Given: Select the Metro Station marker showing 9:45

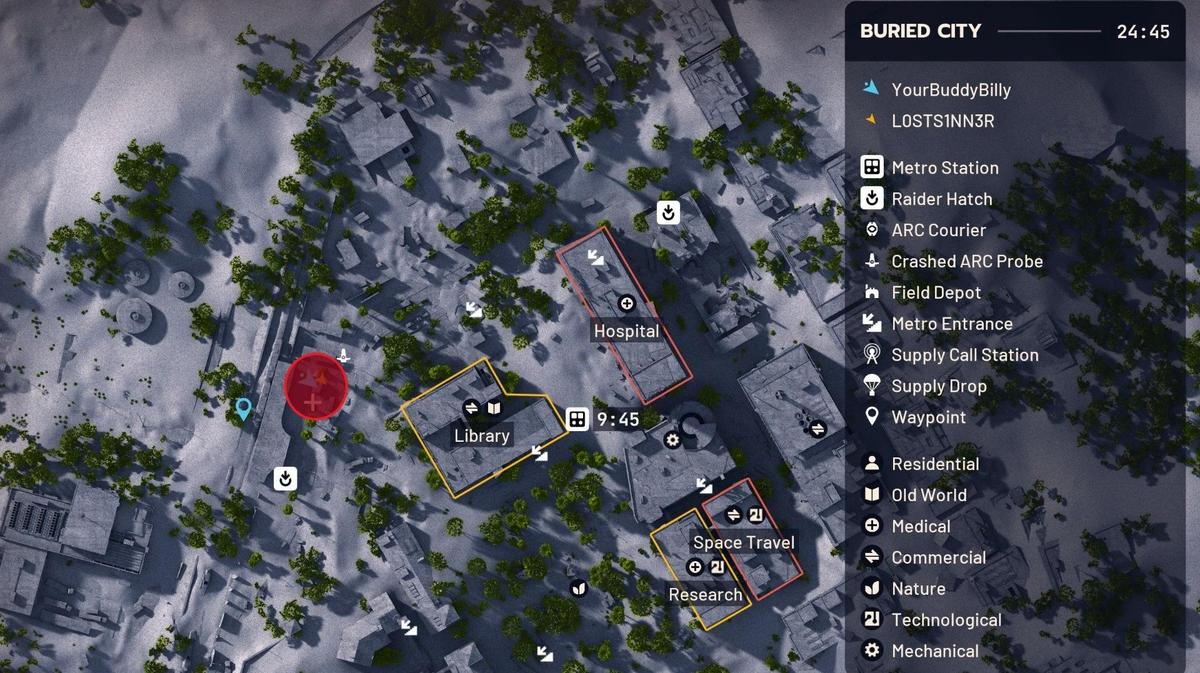Looking at the screenshot, I should 577,420.
